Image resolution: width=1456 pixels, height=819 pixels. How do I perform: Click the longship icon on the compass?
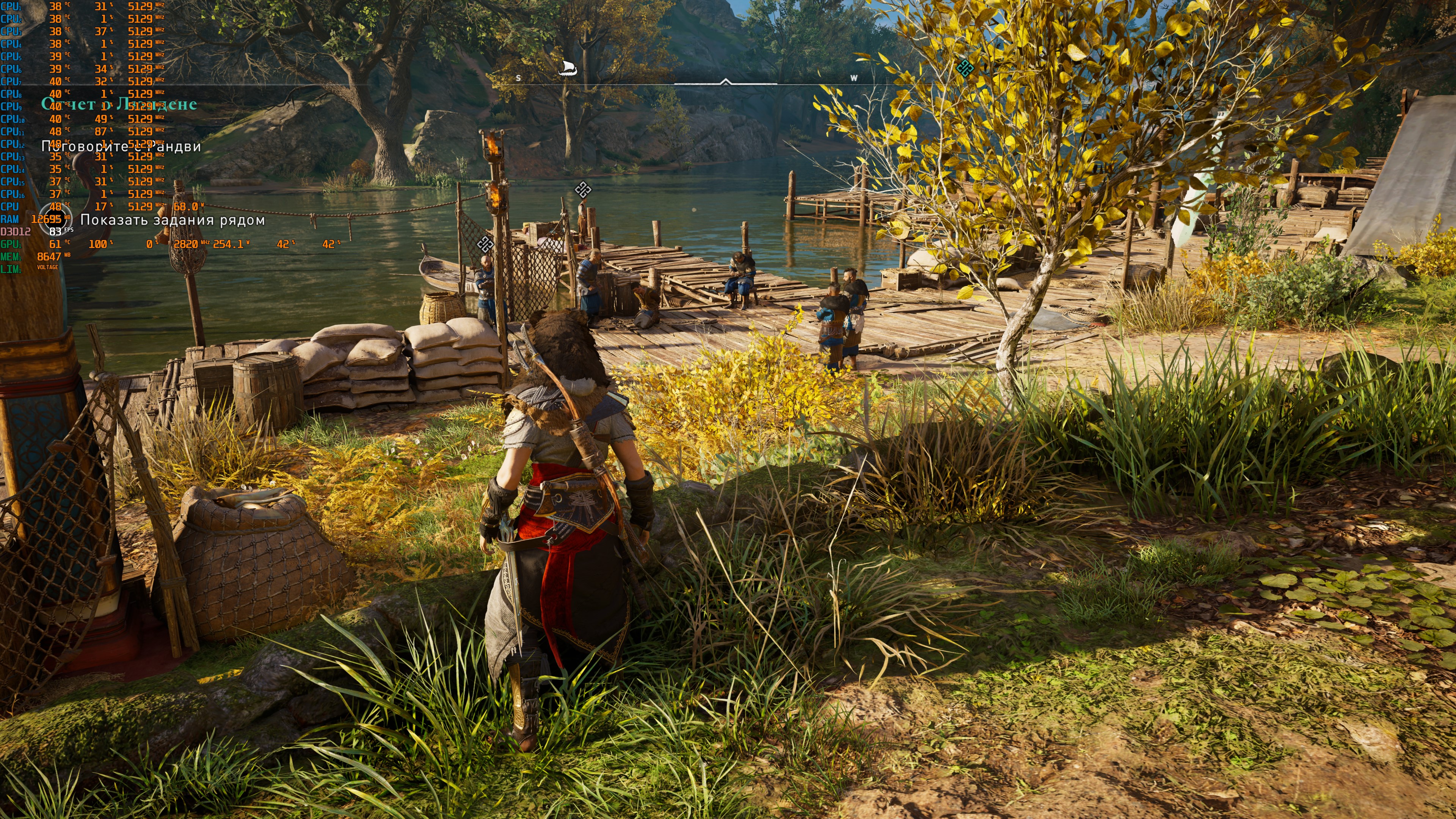click(x=567, y=69)
